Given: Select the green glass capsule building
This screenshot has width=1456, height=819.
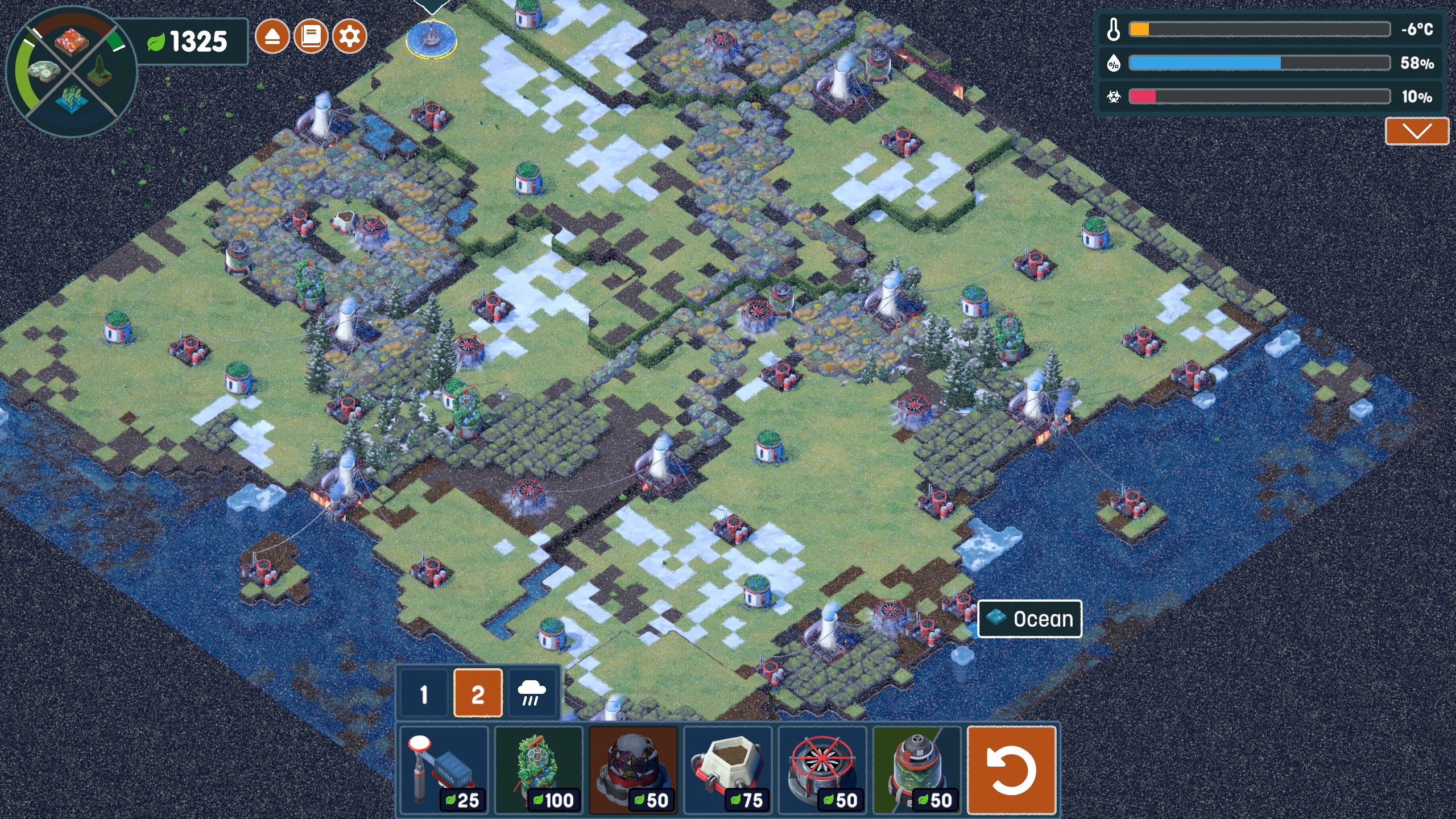Looking at the screenshot, I should point(917,770).
